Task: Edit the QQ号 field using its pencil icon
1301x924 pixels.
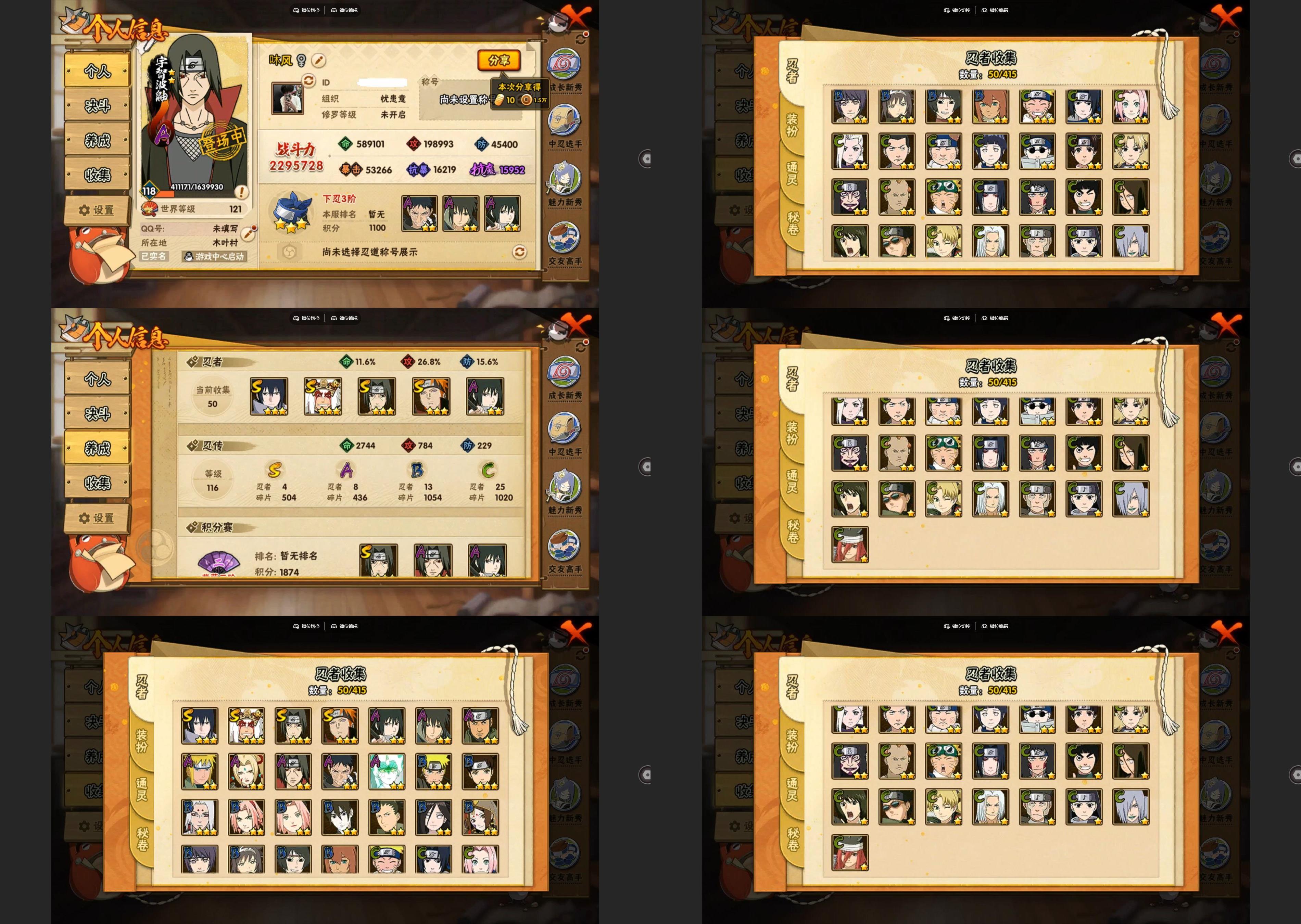Action: [248, 232]
